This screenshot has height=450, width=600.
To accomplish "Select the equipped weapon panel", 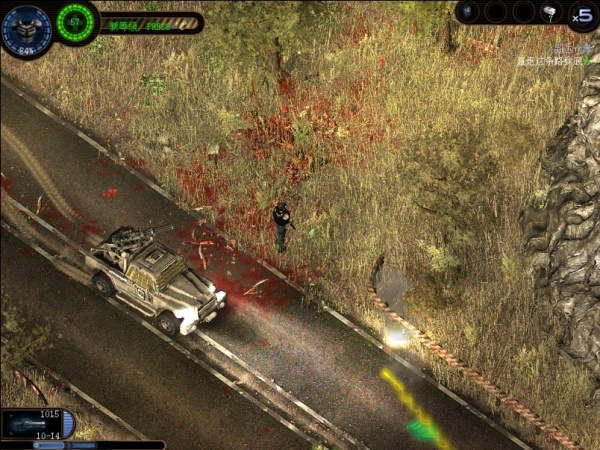I will pyautogui.click(x=36, y=424).
